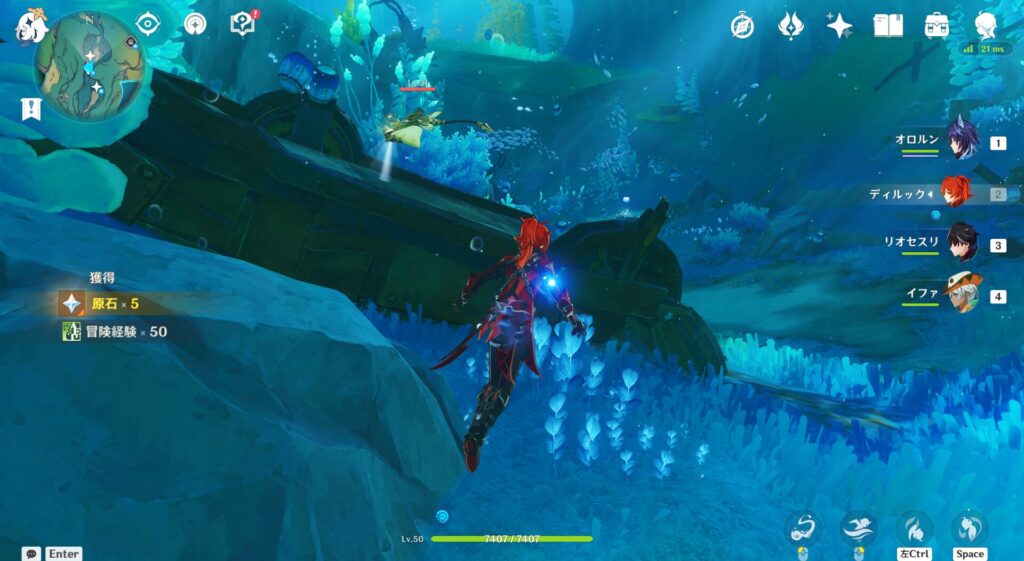The height and width of the screenshot is (561, 1024).
Task: Open the Paimon main menu
Action: 31,24
